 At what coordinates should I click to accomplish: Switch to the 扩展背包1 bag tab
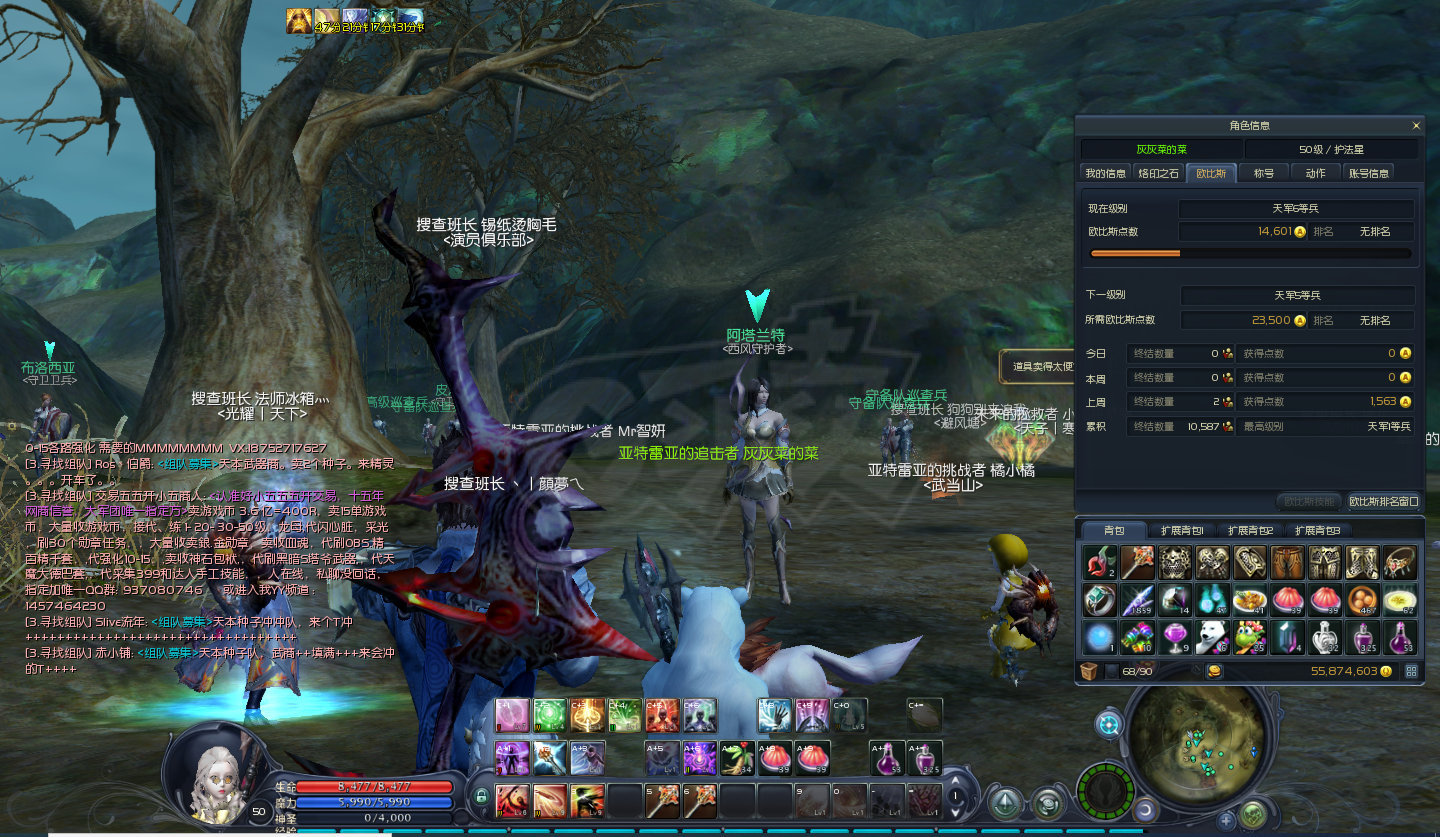coord(1182,530)
